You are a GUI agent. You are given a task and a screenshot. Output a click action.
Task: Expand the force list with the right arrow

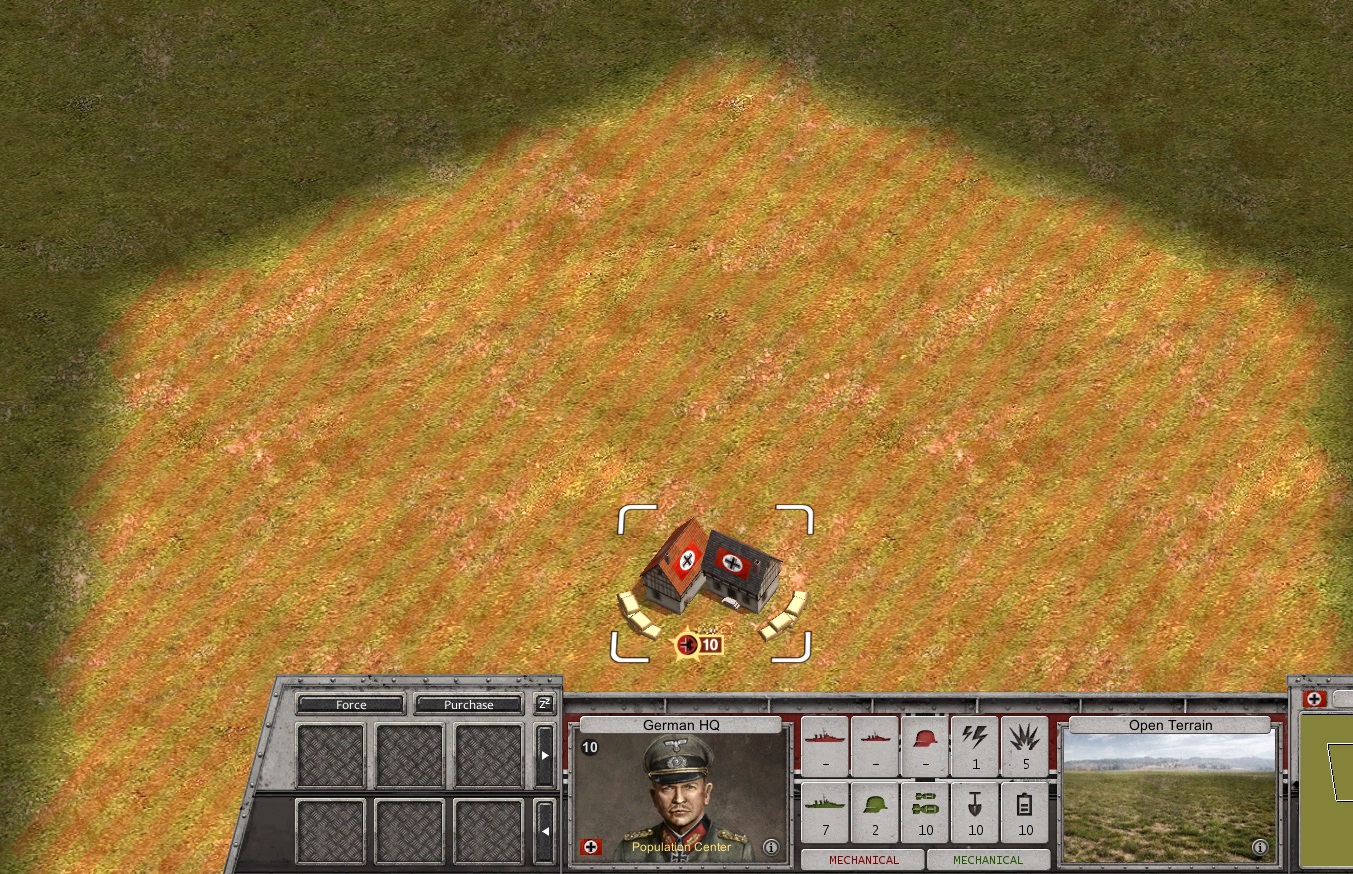pos(545,756)
